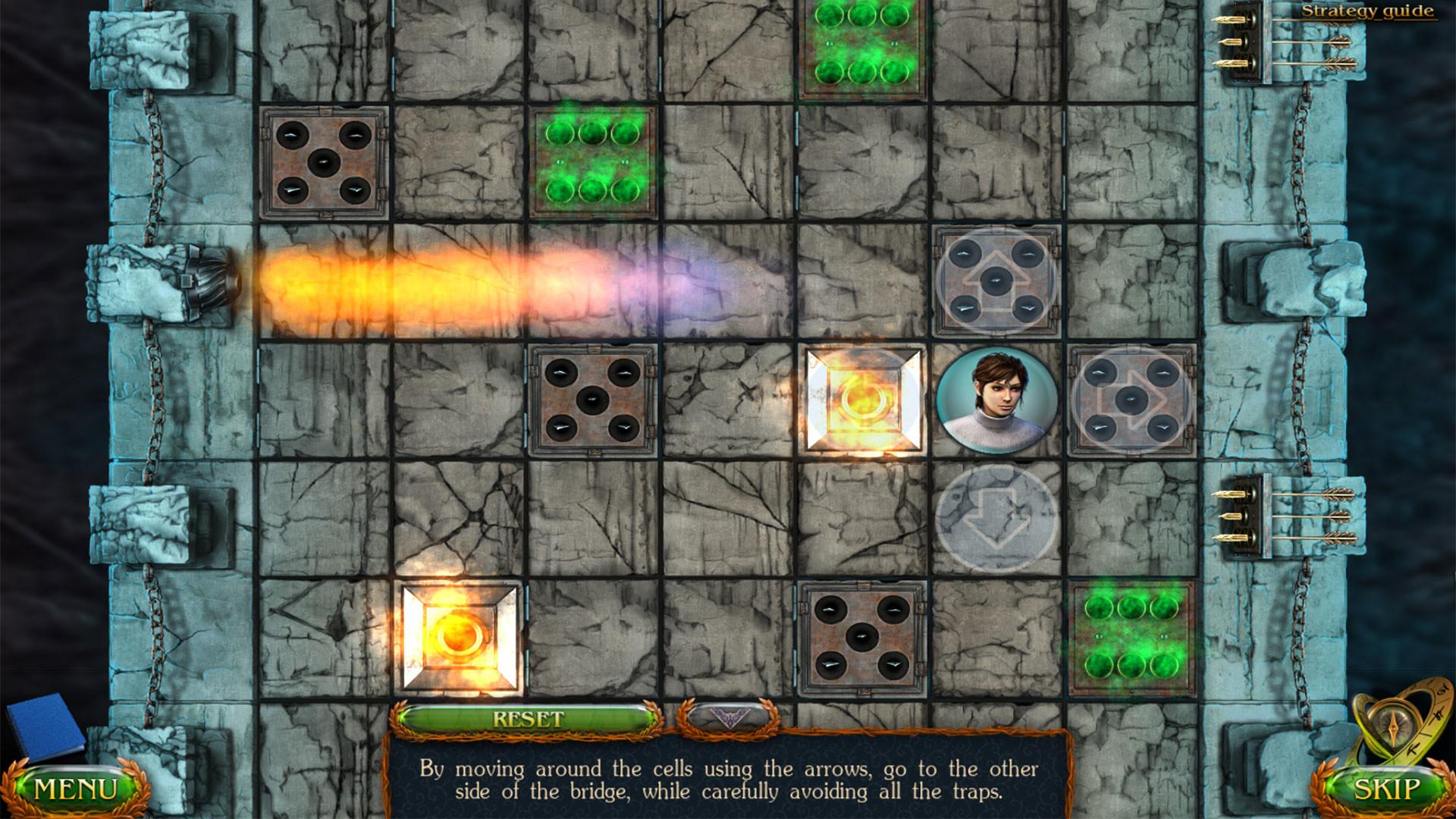Open the blue journal book
The image size is (1456, 819).
tap(44, 724)
